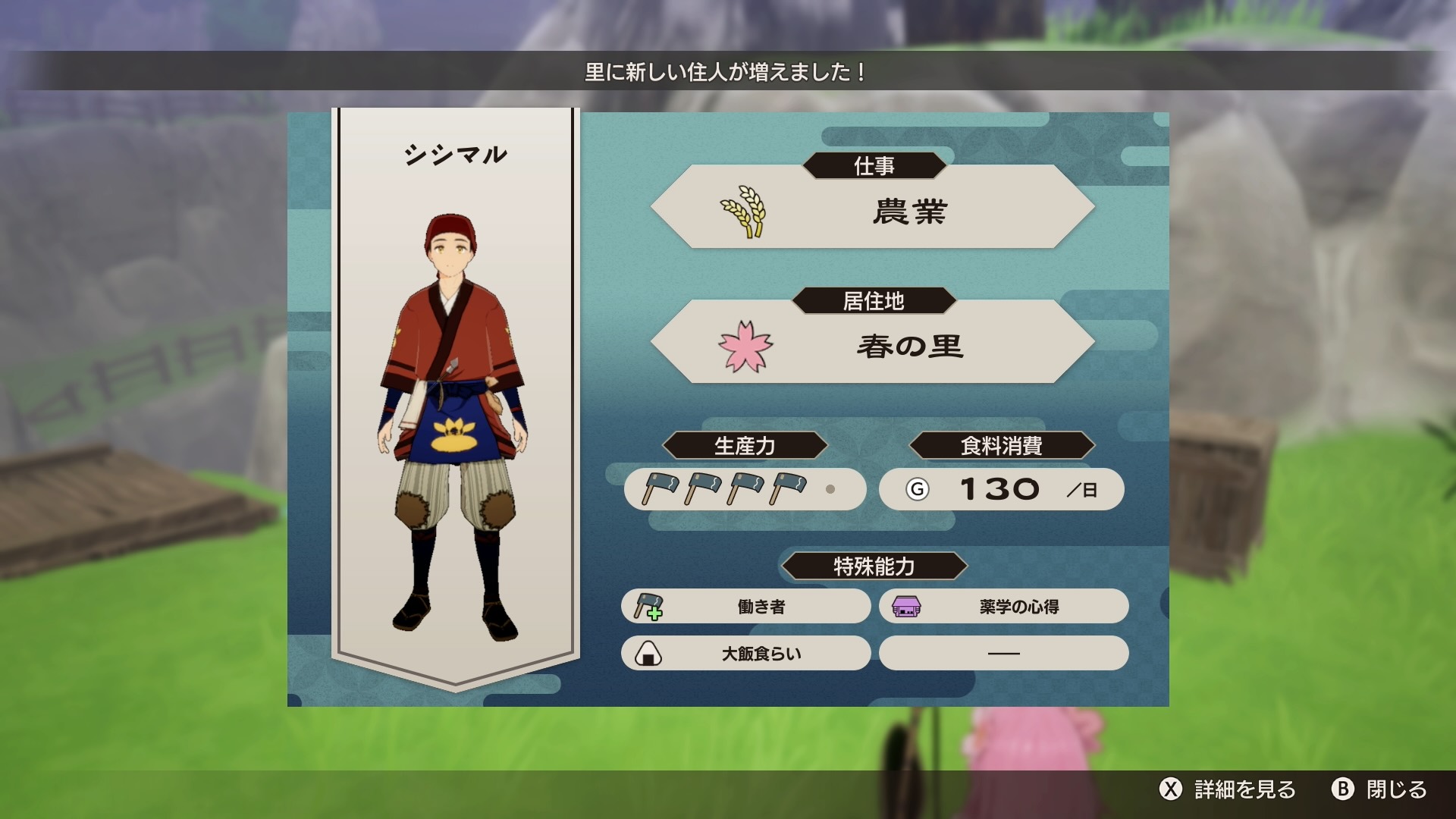
Task: Toggle the 大飯食らい special ability
Action: point(745,653)
